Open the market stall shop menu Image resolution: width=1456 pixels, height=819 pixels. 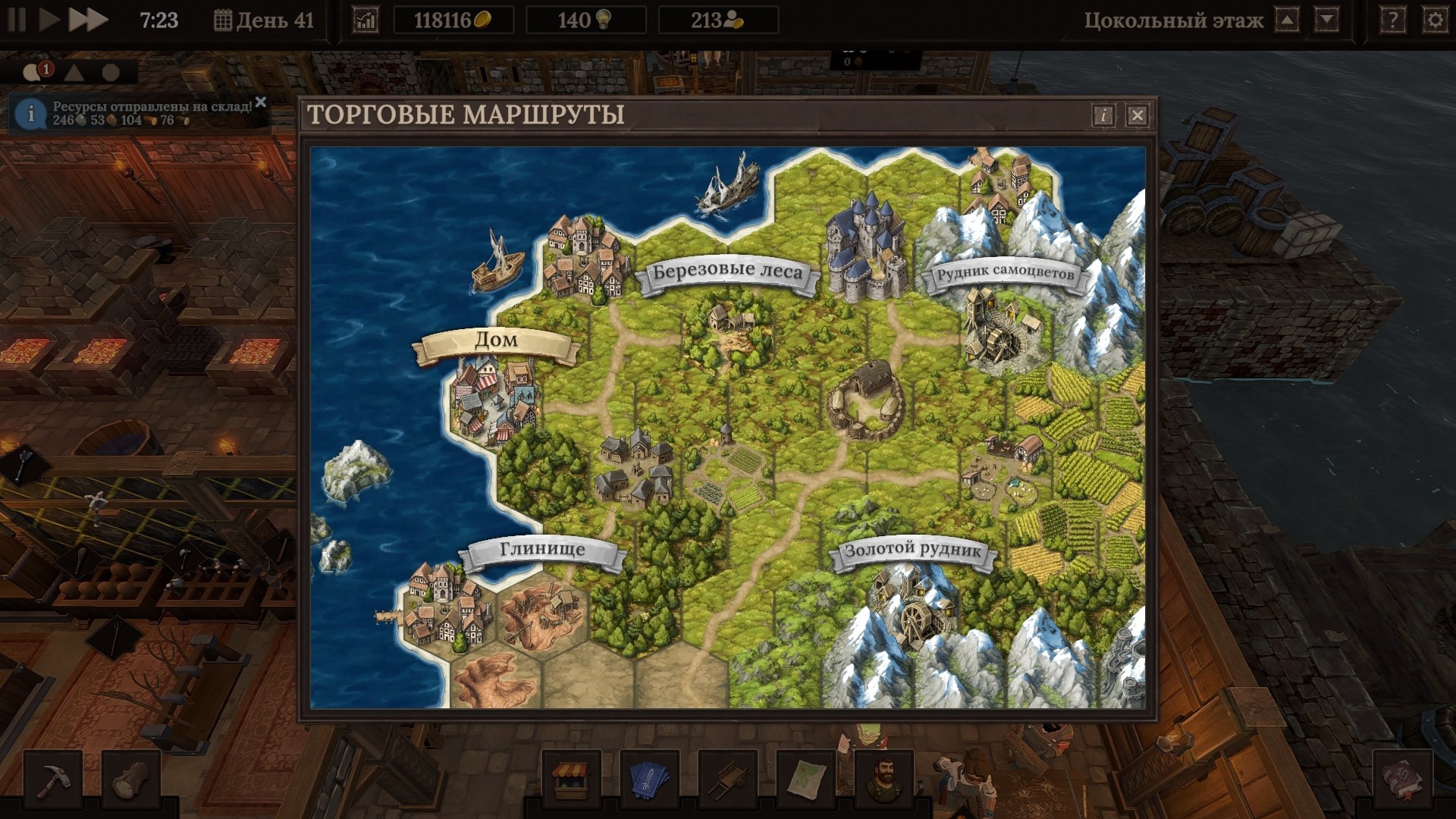click(572, 779)
